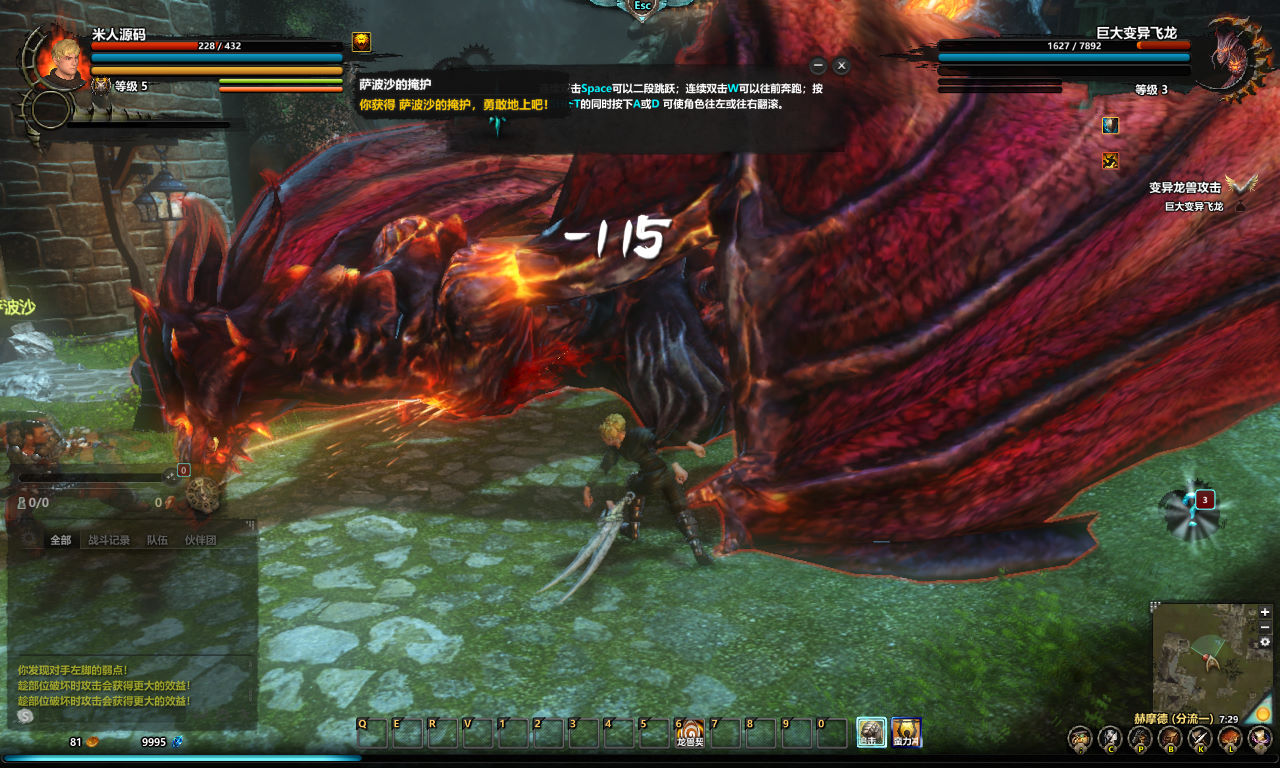This screenshot has height=768, width=1280.
Task: Switch to the 全部 chat tab
Action: [61, 540]
